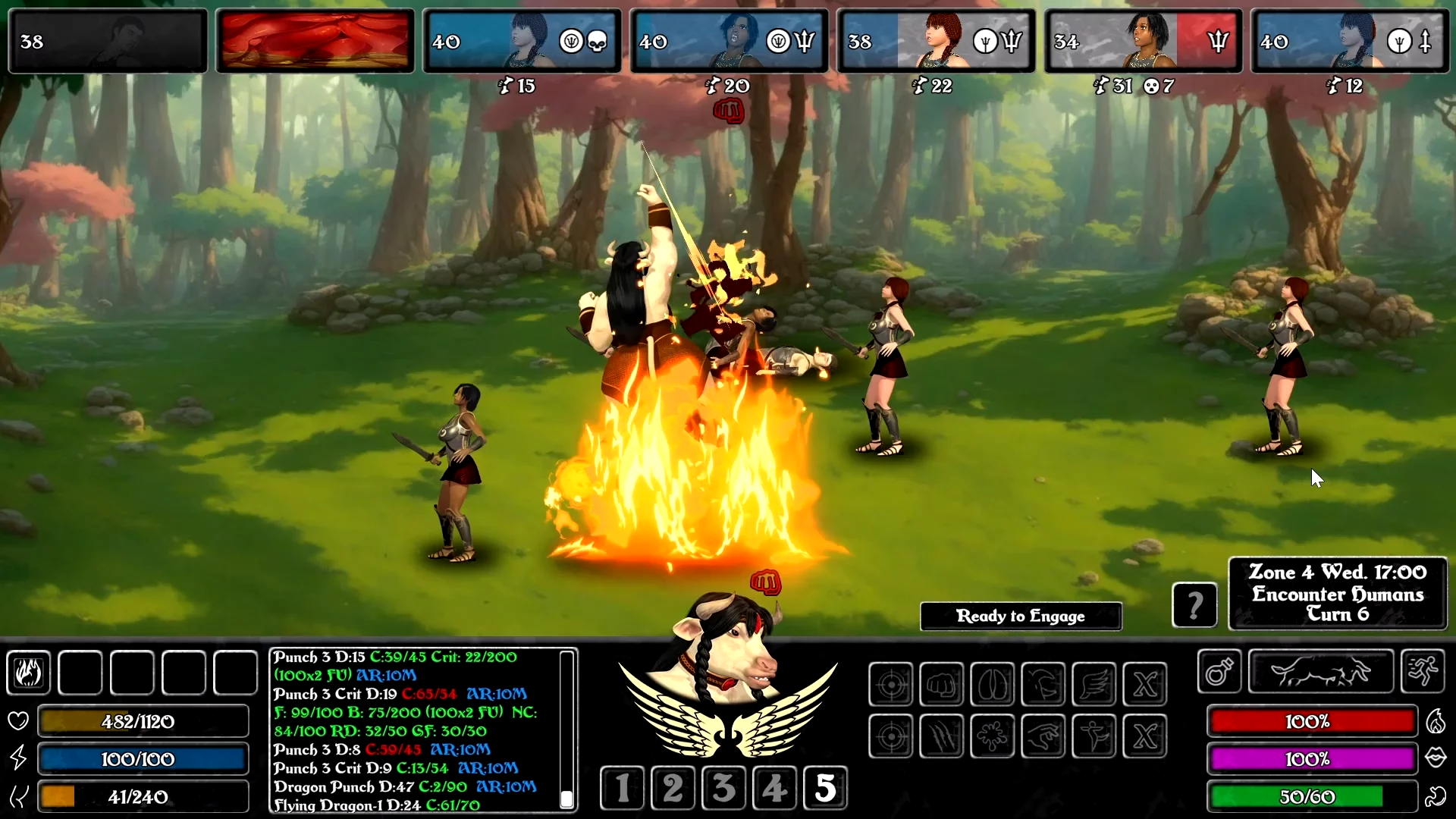This screenshot has height=819, width=1456.
Task: Open the potion flask button
Action: coord(1219,672)
